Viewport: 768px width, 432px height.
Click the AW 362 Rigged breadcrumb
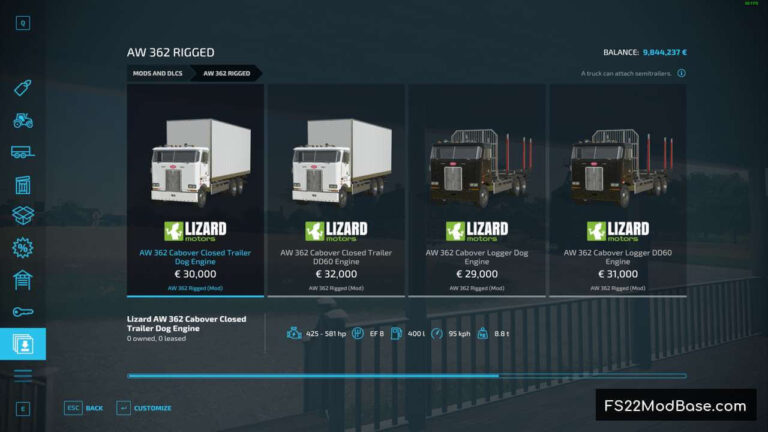click(x=227, y=73)
